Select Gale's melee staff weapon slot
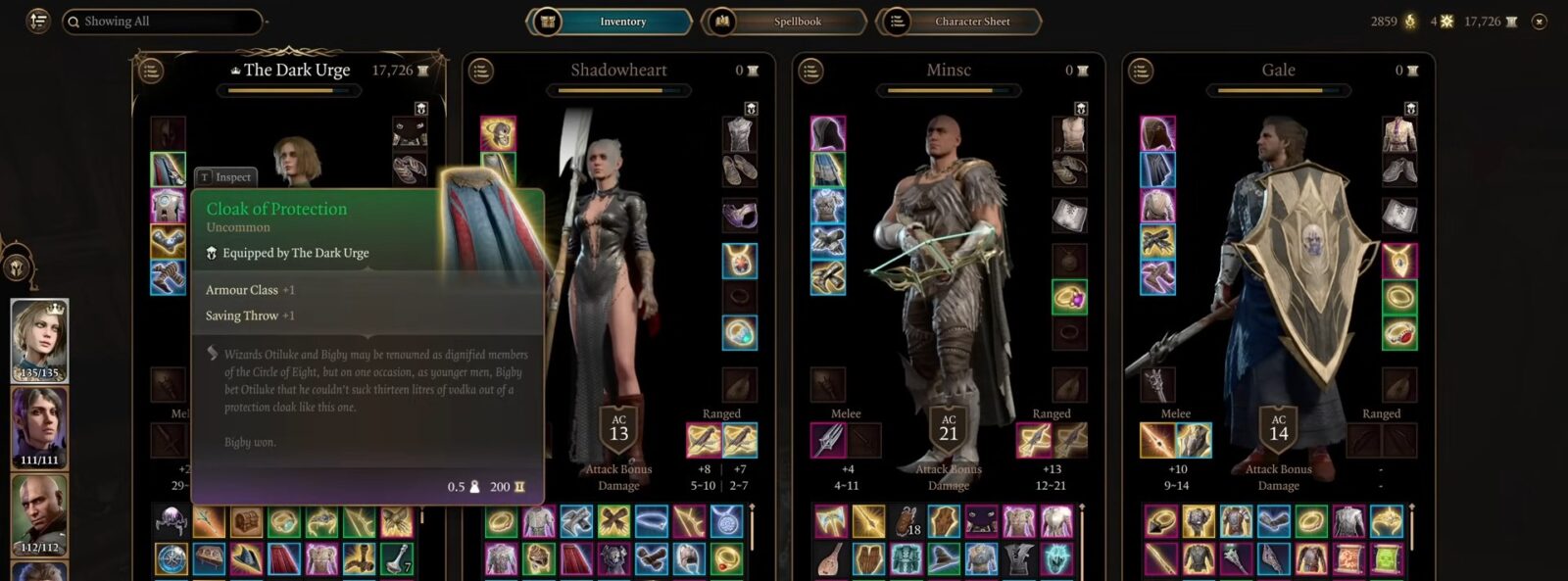Screen dimensions: 1568x581 (1157, 441)
